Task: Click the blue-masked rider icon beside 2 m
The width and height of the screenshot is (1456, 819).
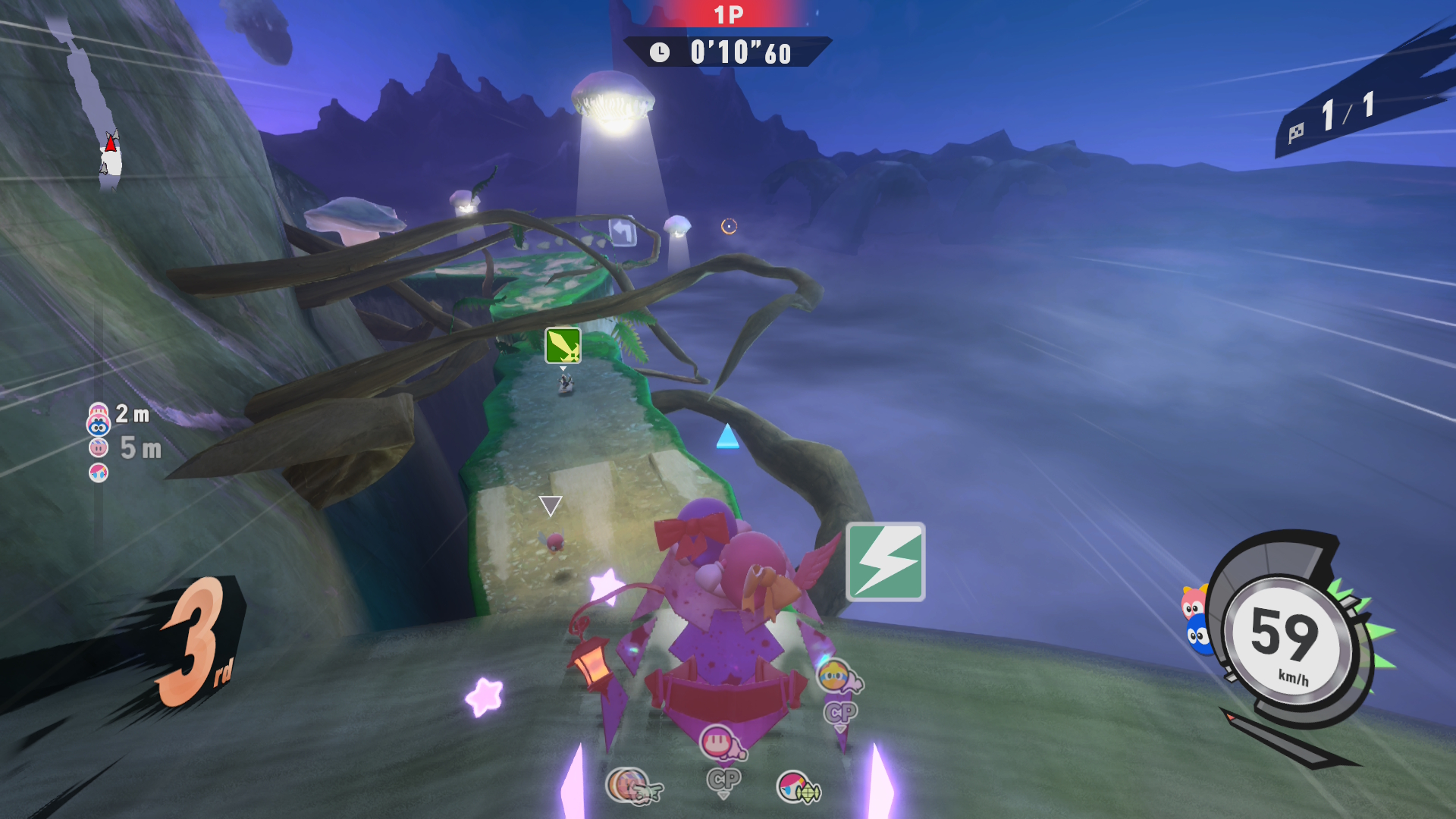Action: coord(99,427)
